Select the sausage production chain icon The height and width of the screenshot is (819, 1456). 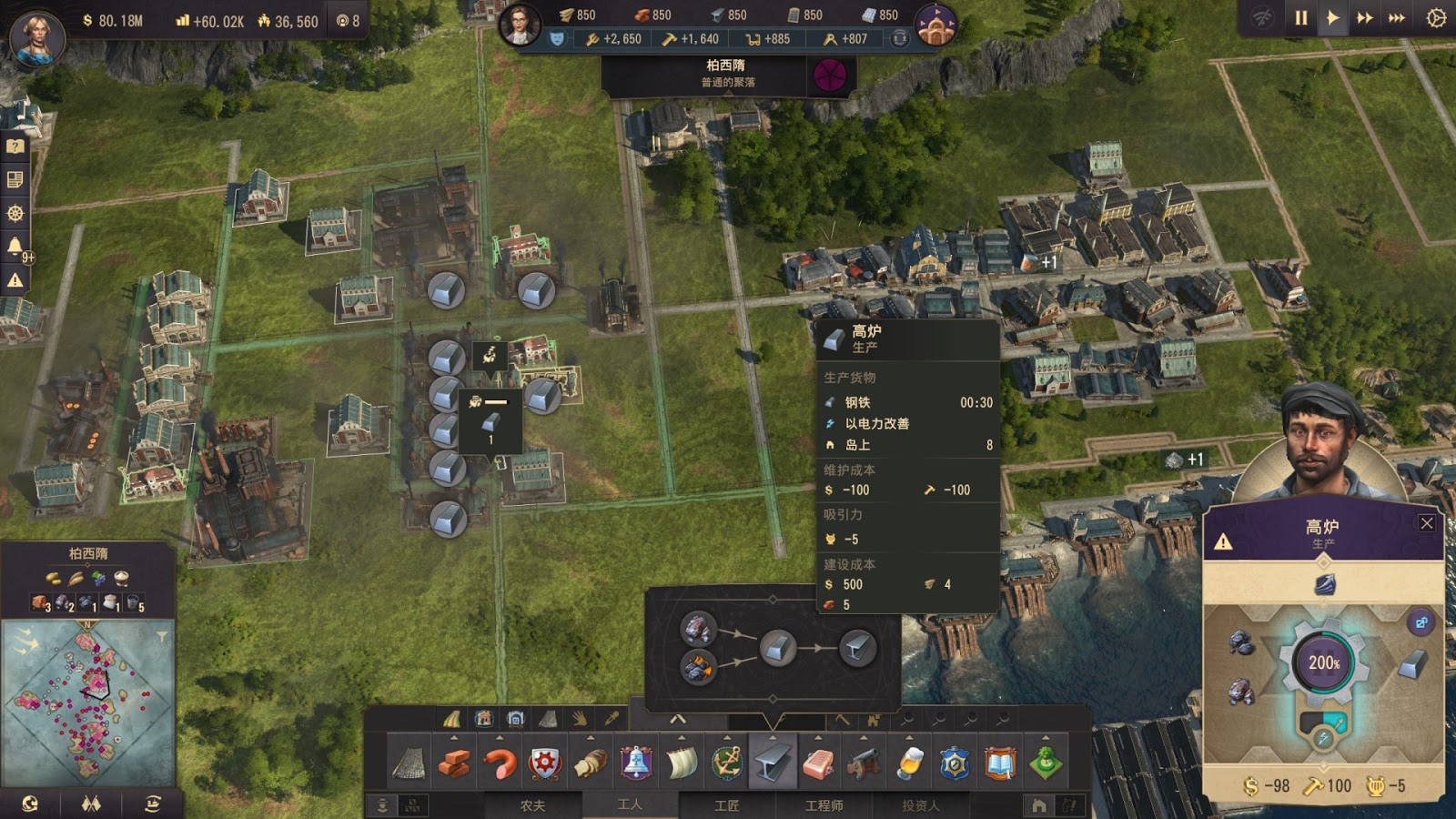point(500,763)
